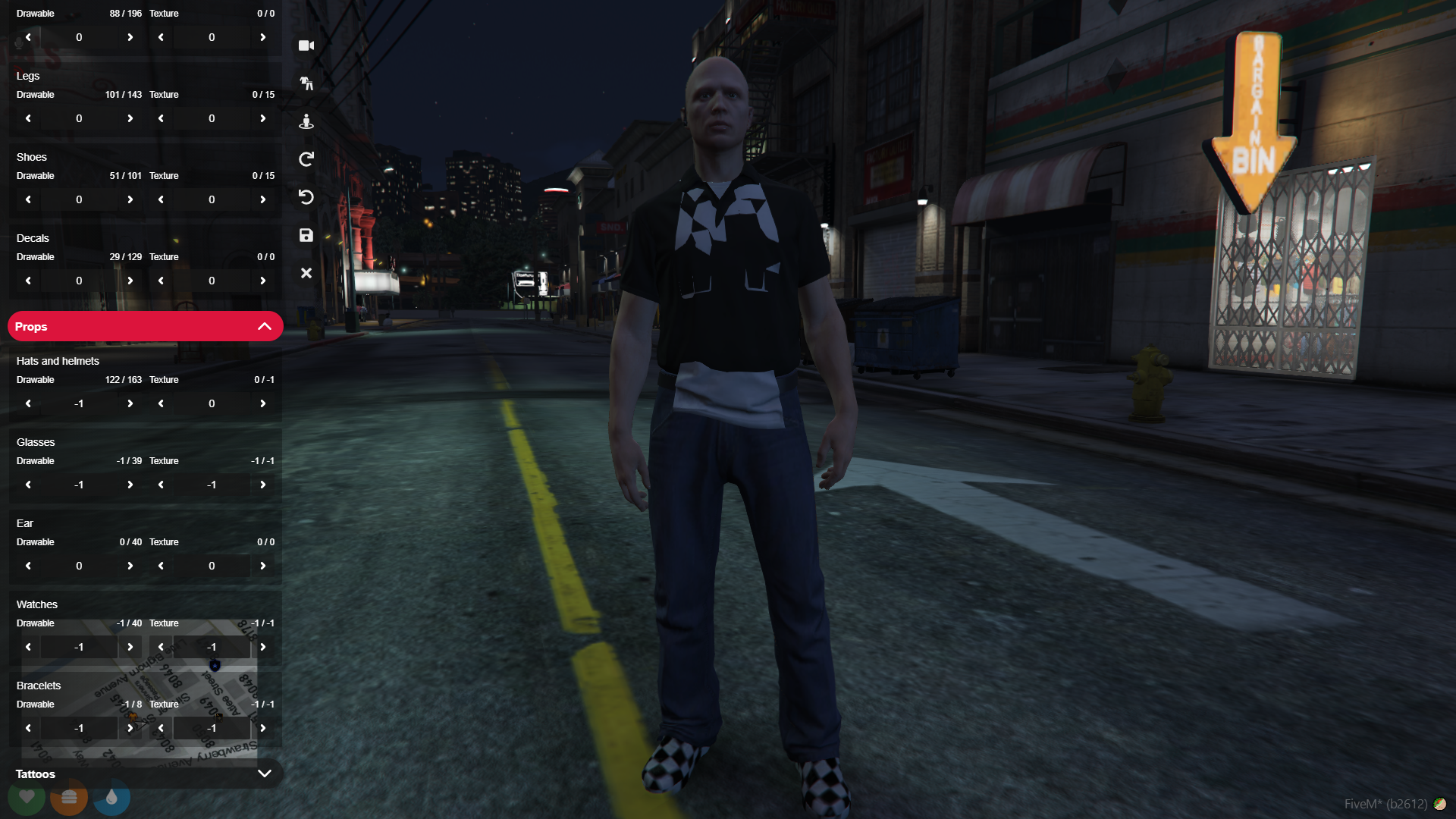This screenshot has height=819, width=1456.
Task: Advance Glasses drawable to next option
Action: 130,485
